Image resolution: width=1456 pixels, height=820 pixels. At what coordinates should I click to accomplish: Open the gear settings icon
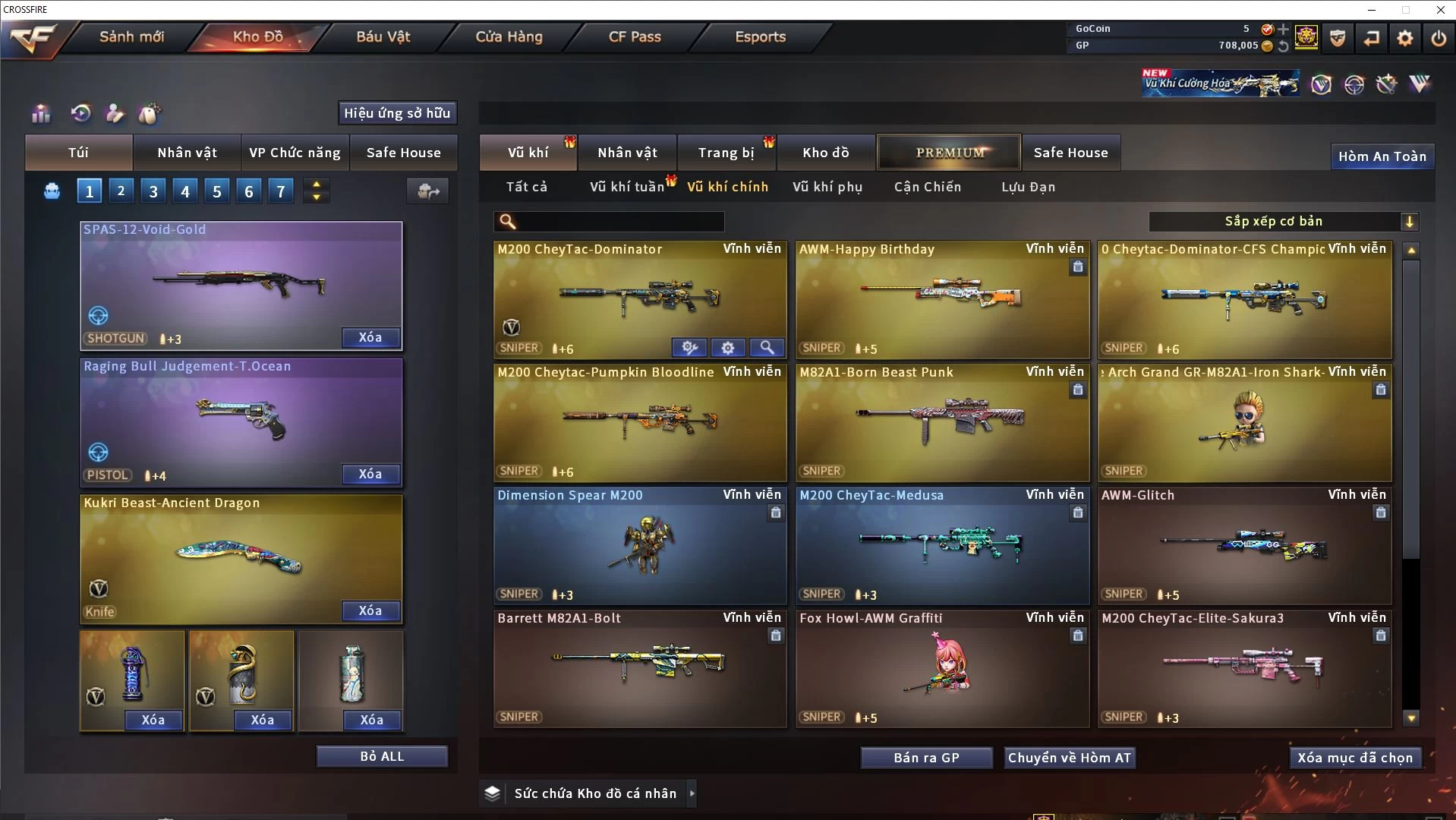pos(1404,38)
